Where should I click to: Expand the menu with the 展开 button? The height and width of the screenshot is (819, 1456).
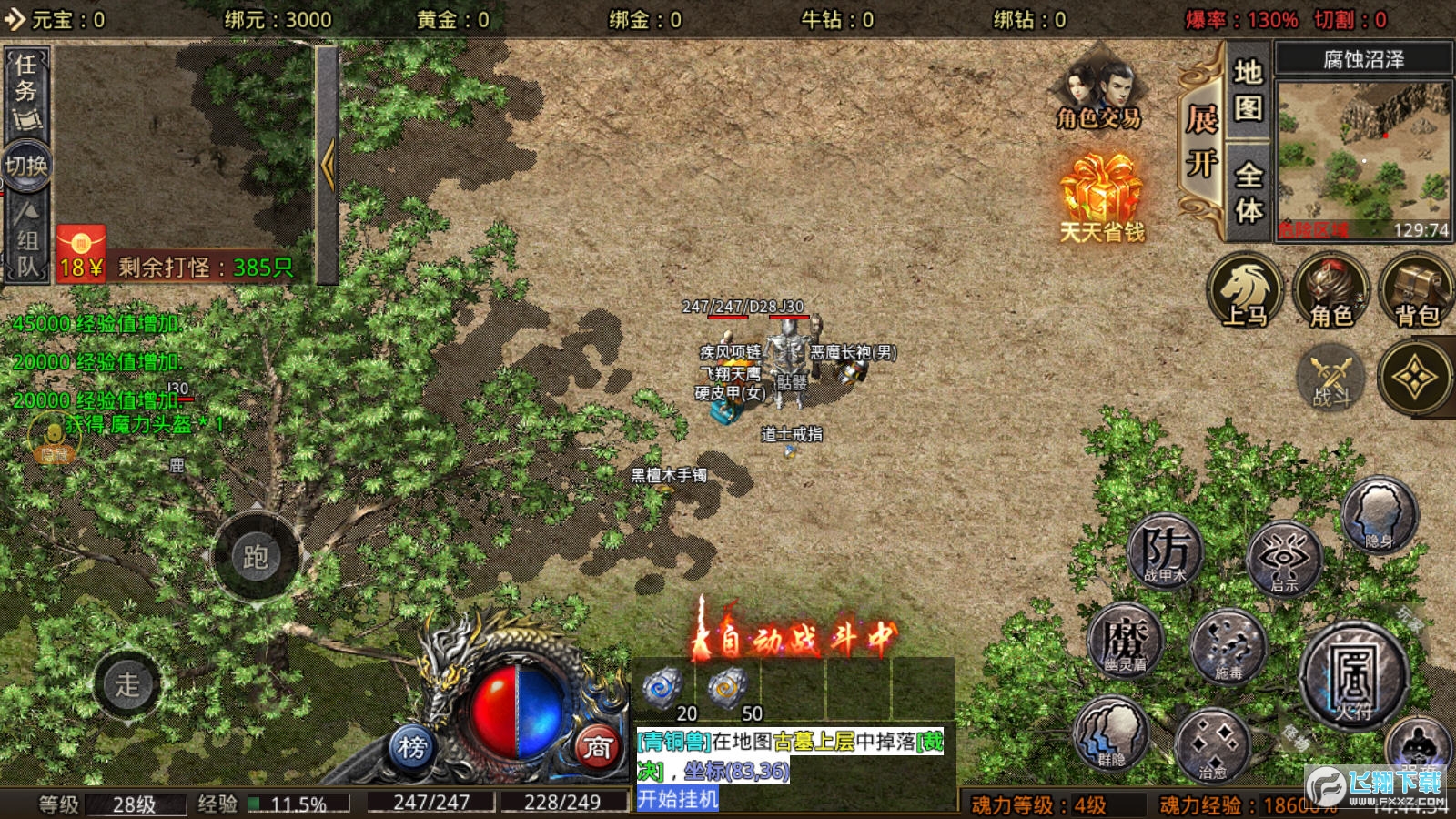1201,141
